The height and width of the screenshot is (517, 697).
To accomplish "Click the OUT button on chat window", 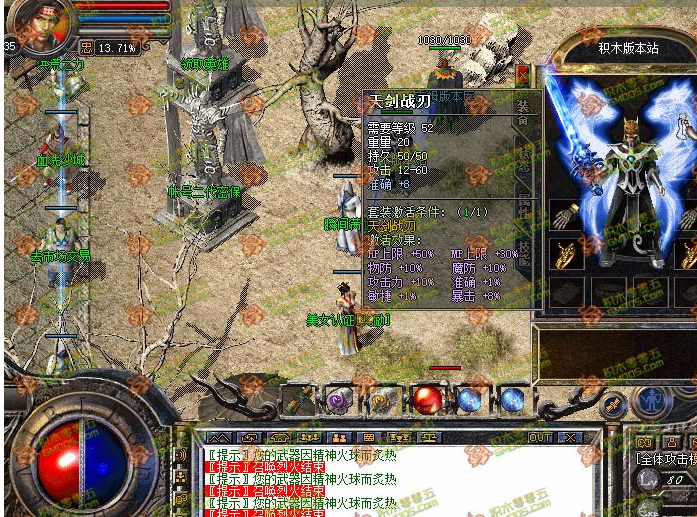I will click(x=540, y=438).
